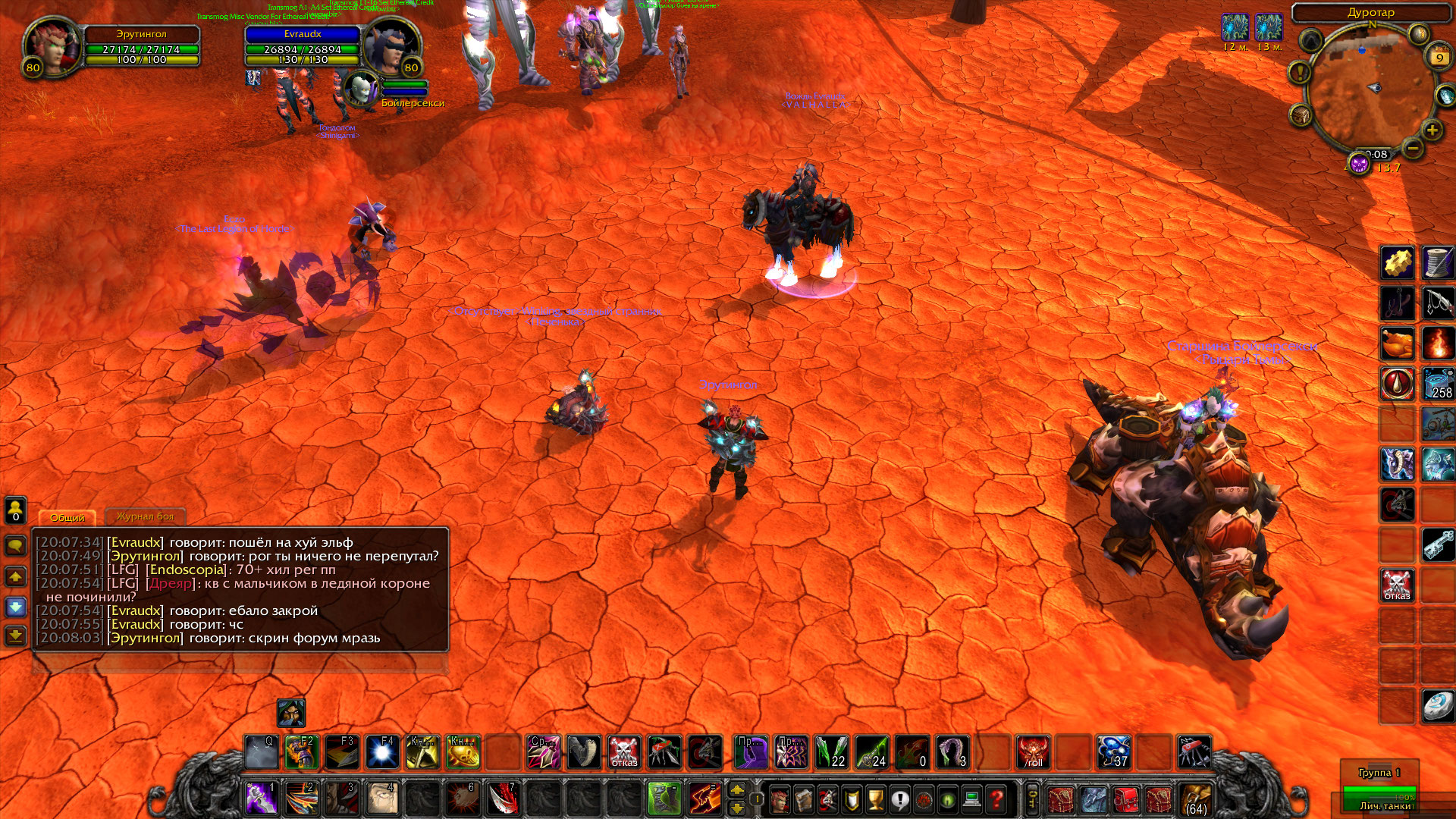Click the minimap zoom-out minus button
Image resolution: width=1456 pixels, height=819 pixels.
coord(1411,149)
